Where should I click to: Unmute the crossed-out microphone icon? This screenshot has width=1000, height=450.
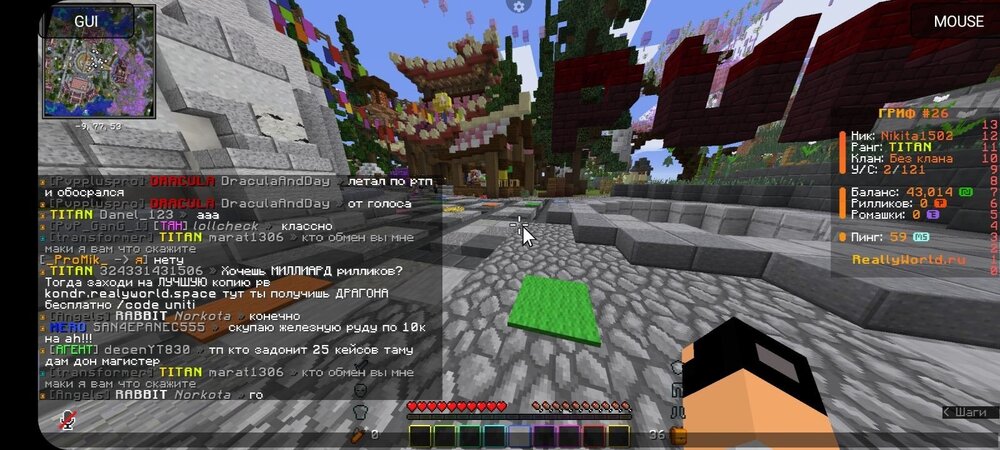pos(67,421)
